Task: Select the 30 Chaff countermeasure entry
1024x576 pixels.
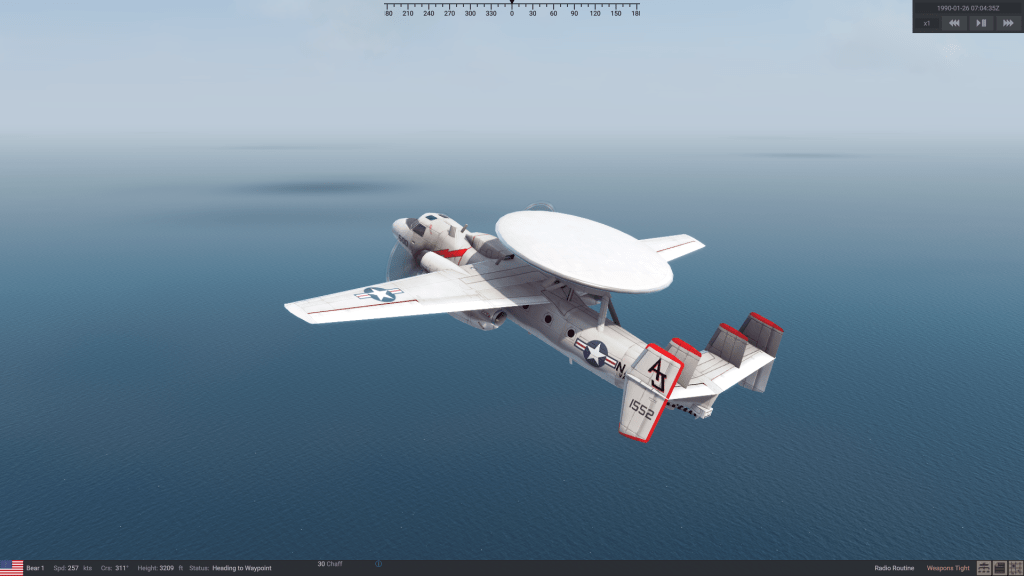Action: tap(330, 564)
